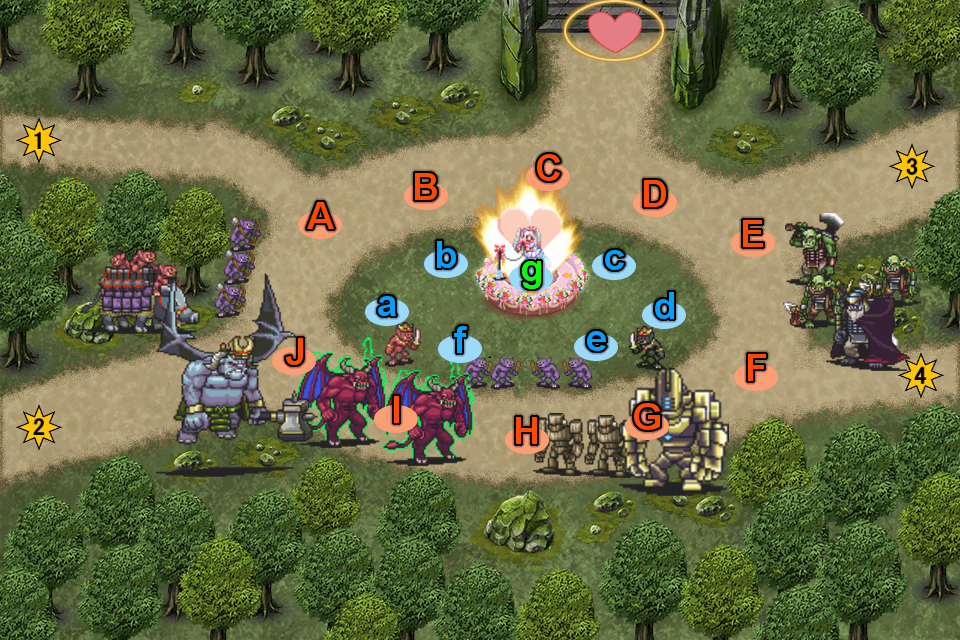This screenshot has width=960, height=640.
Task: Select the blue lowercase marker a
Action: pos(386,307)
